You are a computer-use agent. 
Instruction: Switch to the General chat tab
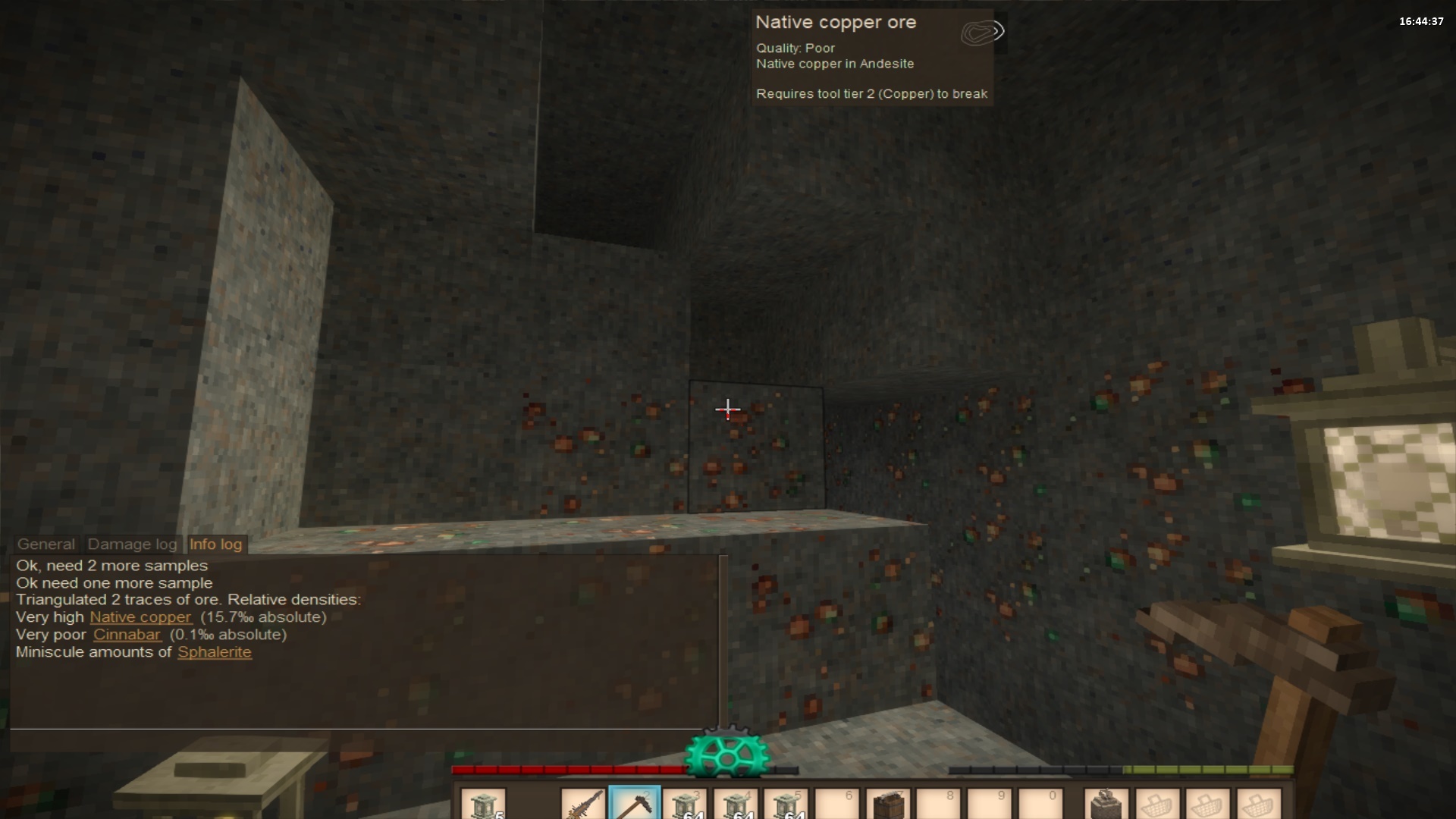pos(46,544)
